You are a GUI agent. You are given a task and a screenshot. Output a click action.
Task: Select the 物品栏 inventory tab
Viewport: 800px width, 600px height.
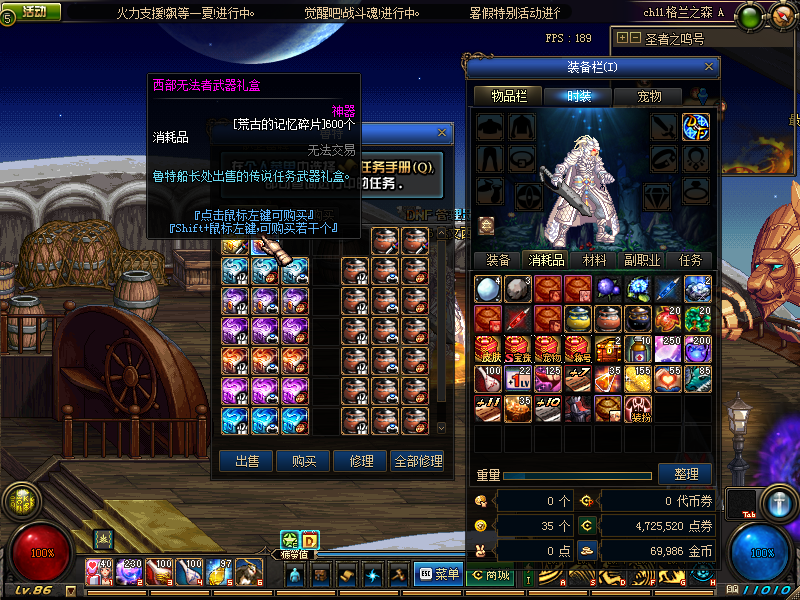tap(508, 96)
